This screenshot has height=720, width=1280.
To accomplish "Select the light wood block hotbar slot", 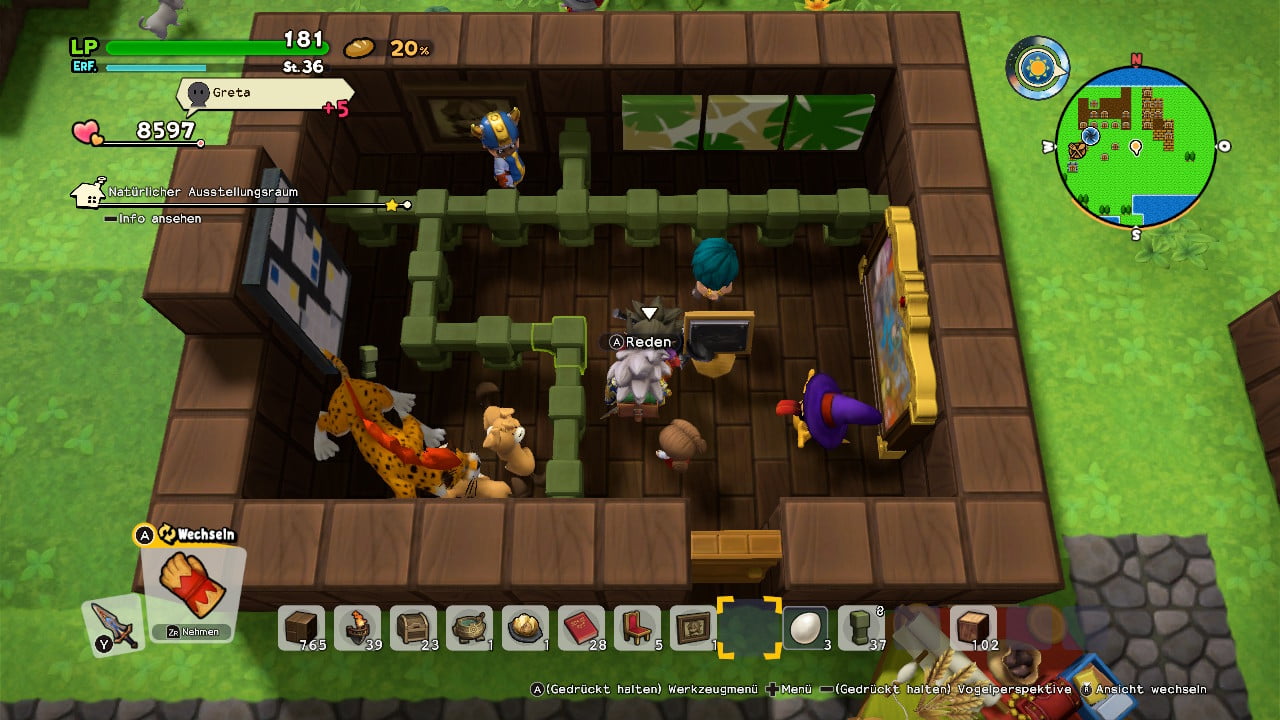I will point(973,627).
